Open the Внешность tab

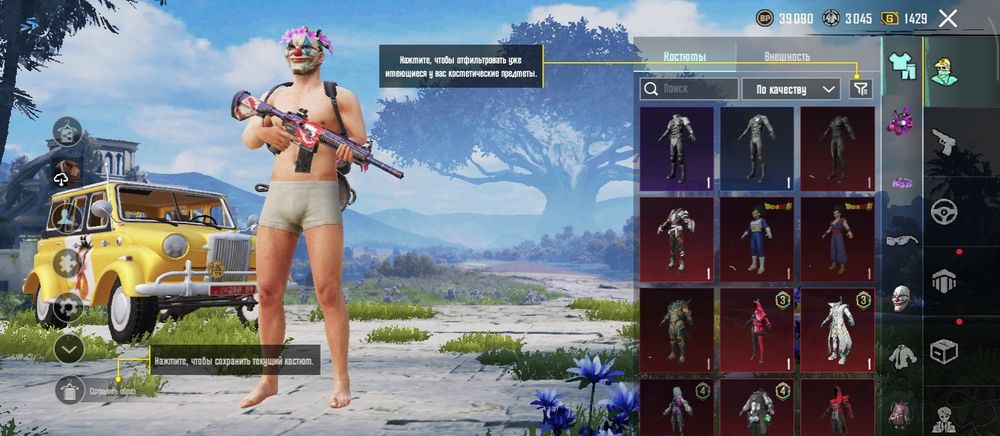[787, 57]
